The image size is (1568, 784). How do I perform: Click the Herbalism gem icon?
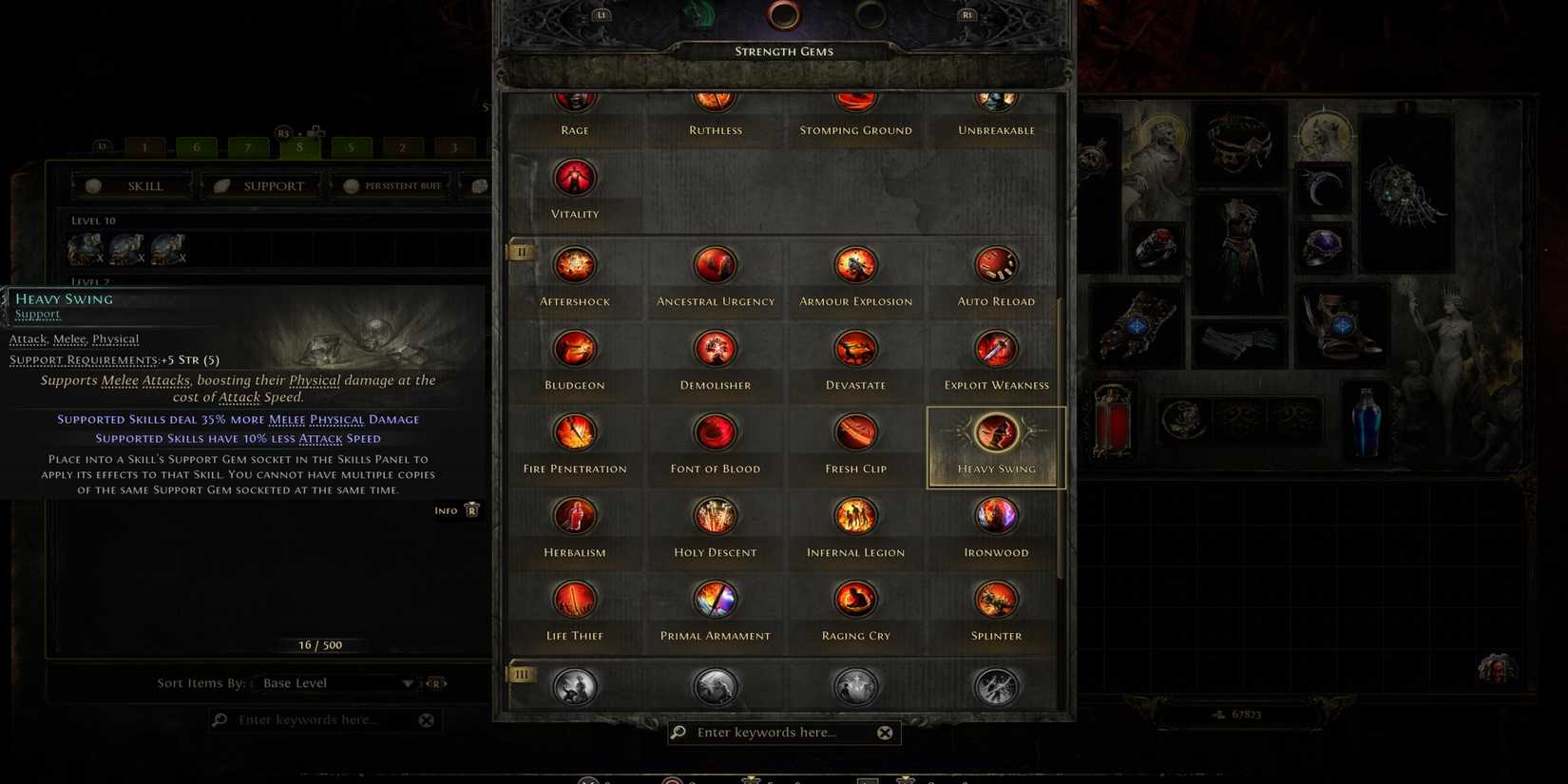click(x=574, y=516)
